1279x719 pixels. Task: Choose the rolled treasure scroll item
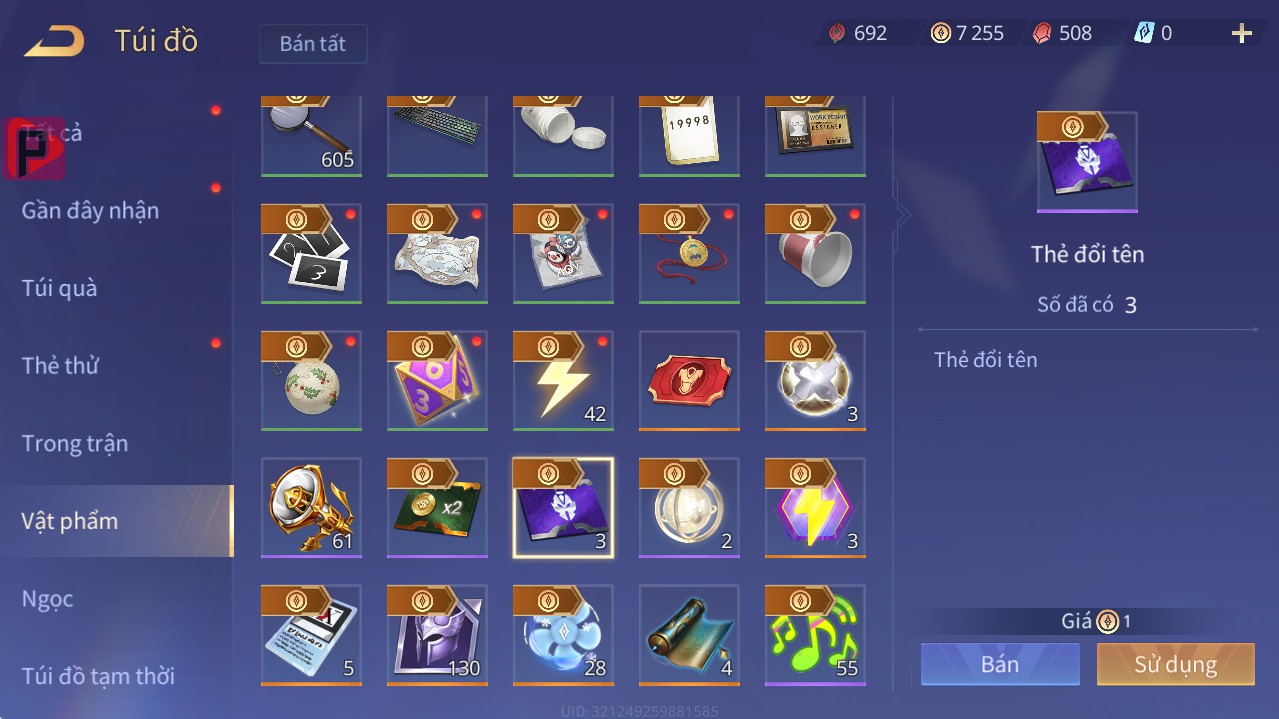pyautogui.click(x=689, y=635)
